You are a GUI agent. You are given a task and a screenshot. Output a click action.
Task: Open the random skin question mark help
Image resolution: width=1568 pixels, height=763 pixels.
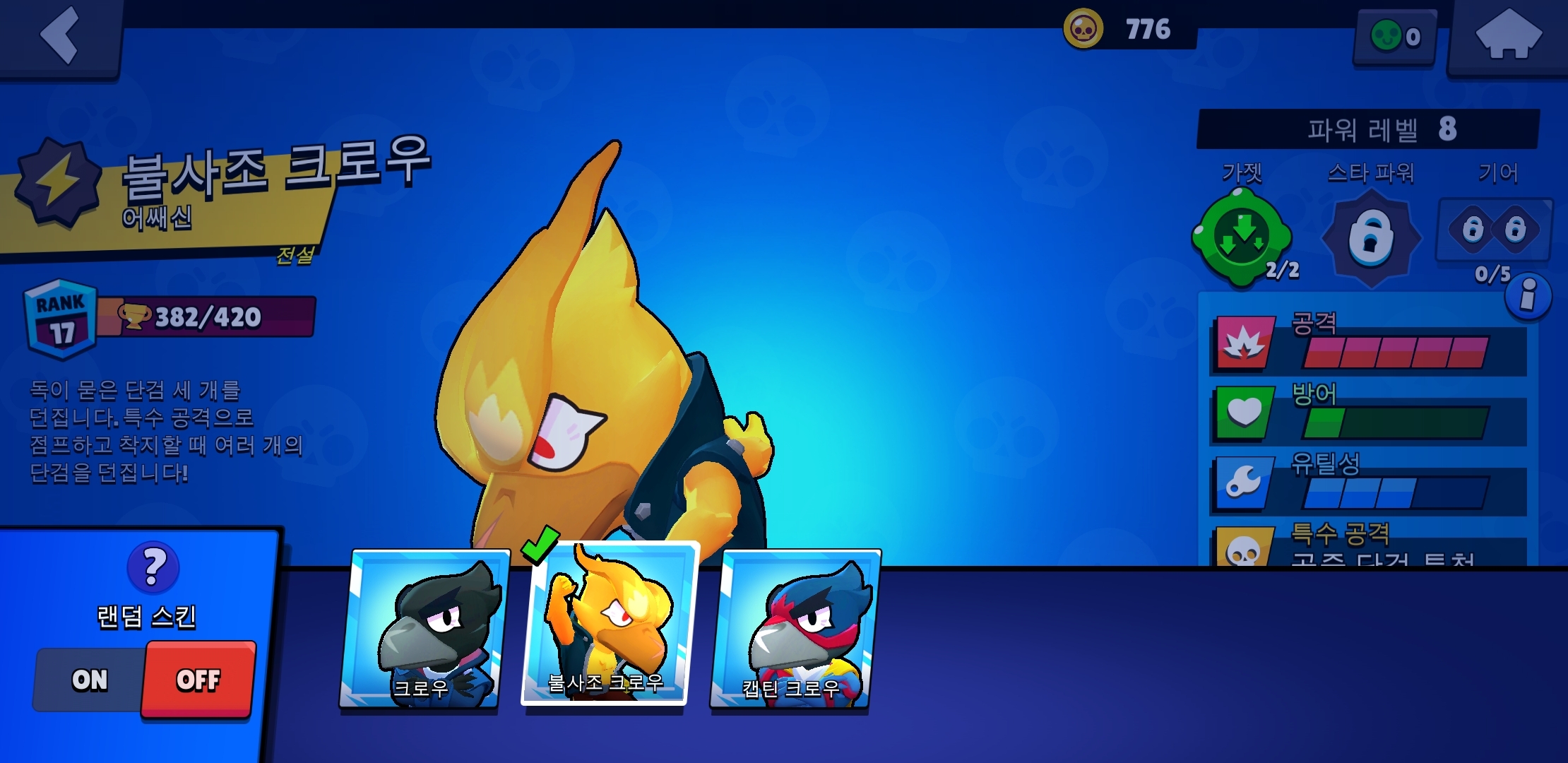153,567
